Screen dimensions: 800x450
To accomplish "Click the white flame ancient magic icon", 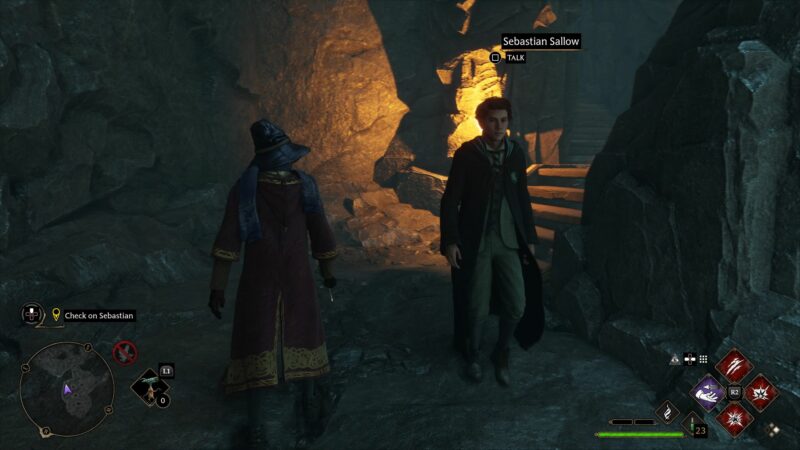I will (667, 411).
